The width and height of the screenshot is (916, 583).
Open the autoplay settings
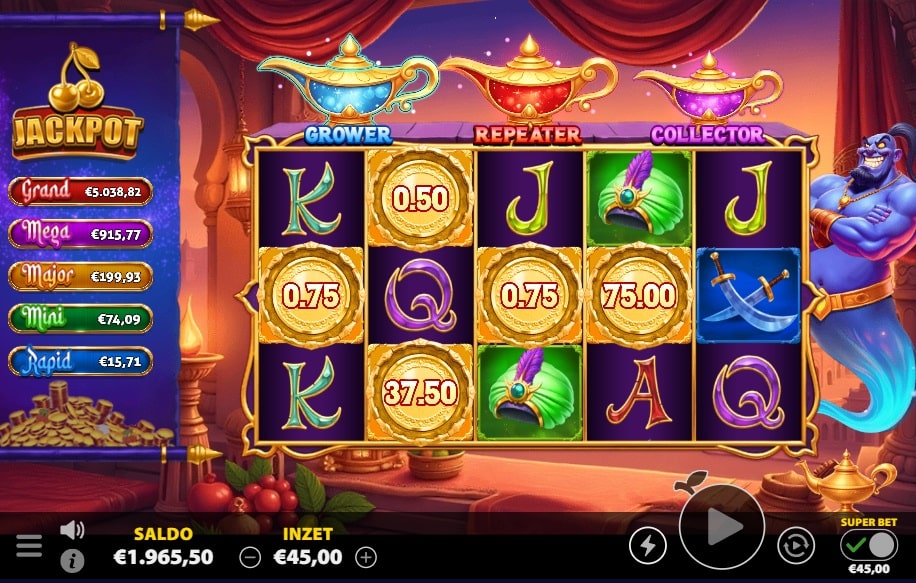[x=796, y=545]
